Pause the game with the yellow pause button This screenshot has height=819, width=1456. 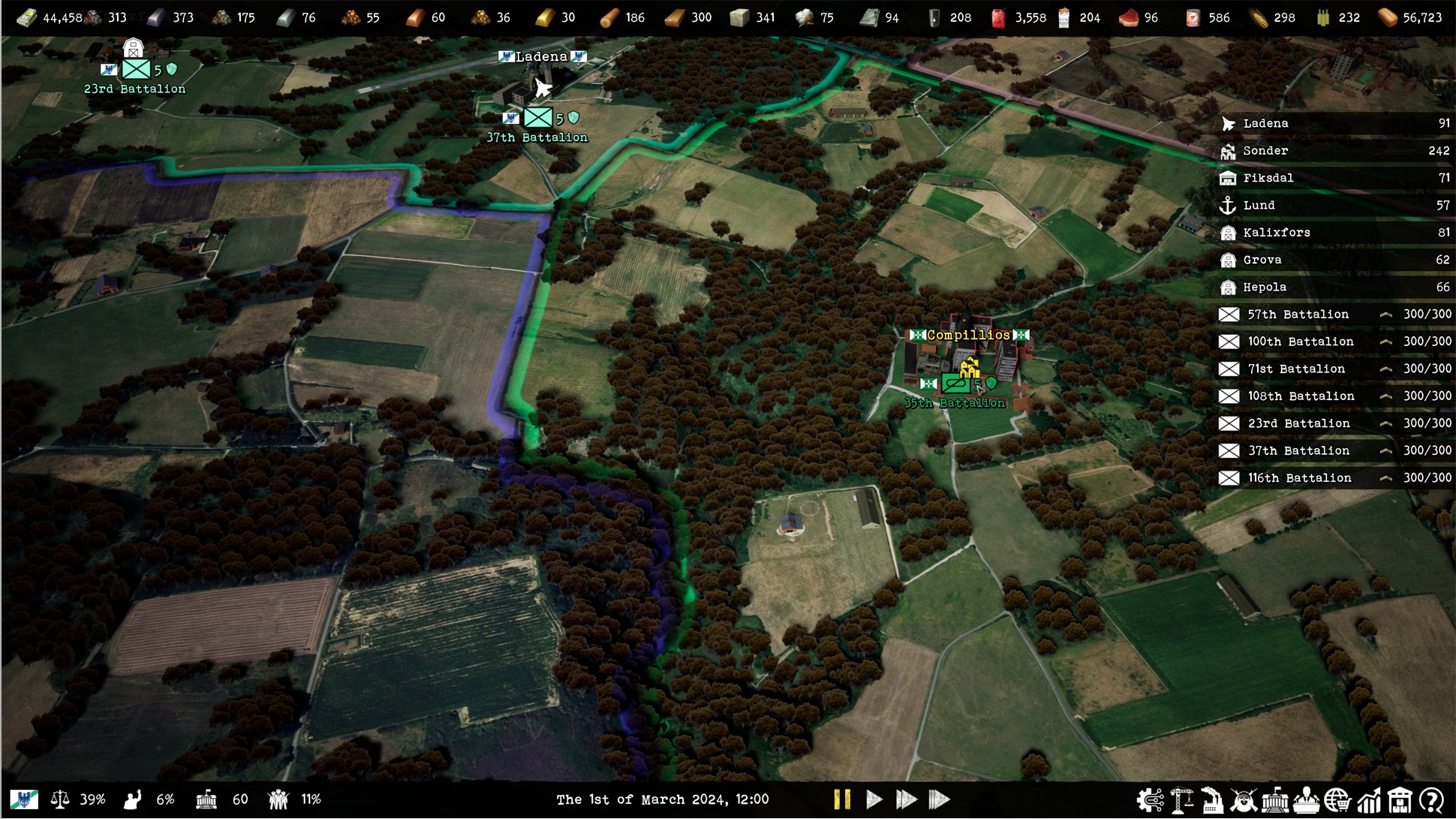click(x=842, y=799)
